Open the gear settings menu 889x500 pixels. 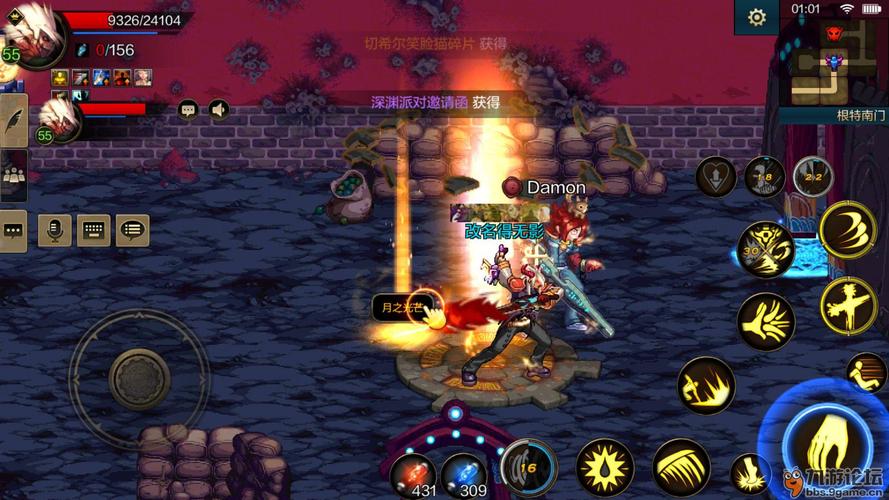[757, 17]
